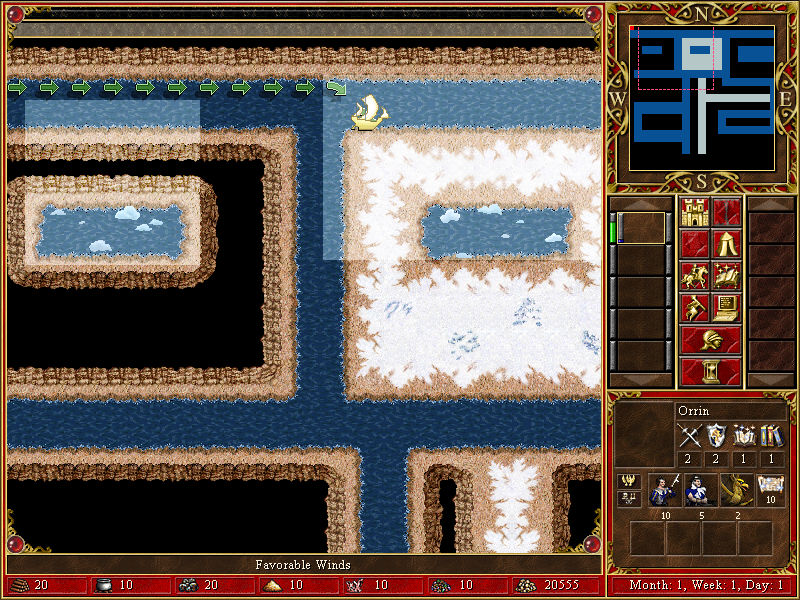
Task: Move the hero with the horseman button
Action: (x=694, y=276)
